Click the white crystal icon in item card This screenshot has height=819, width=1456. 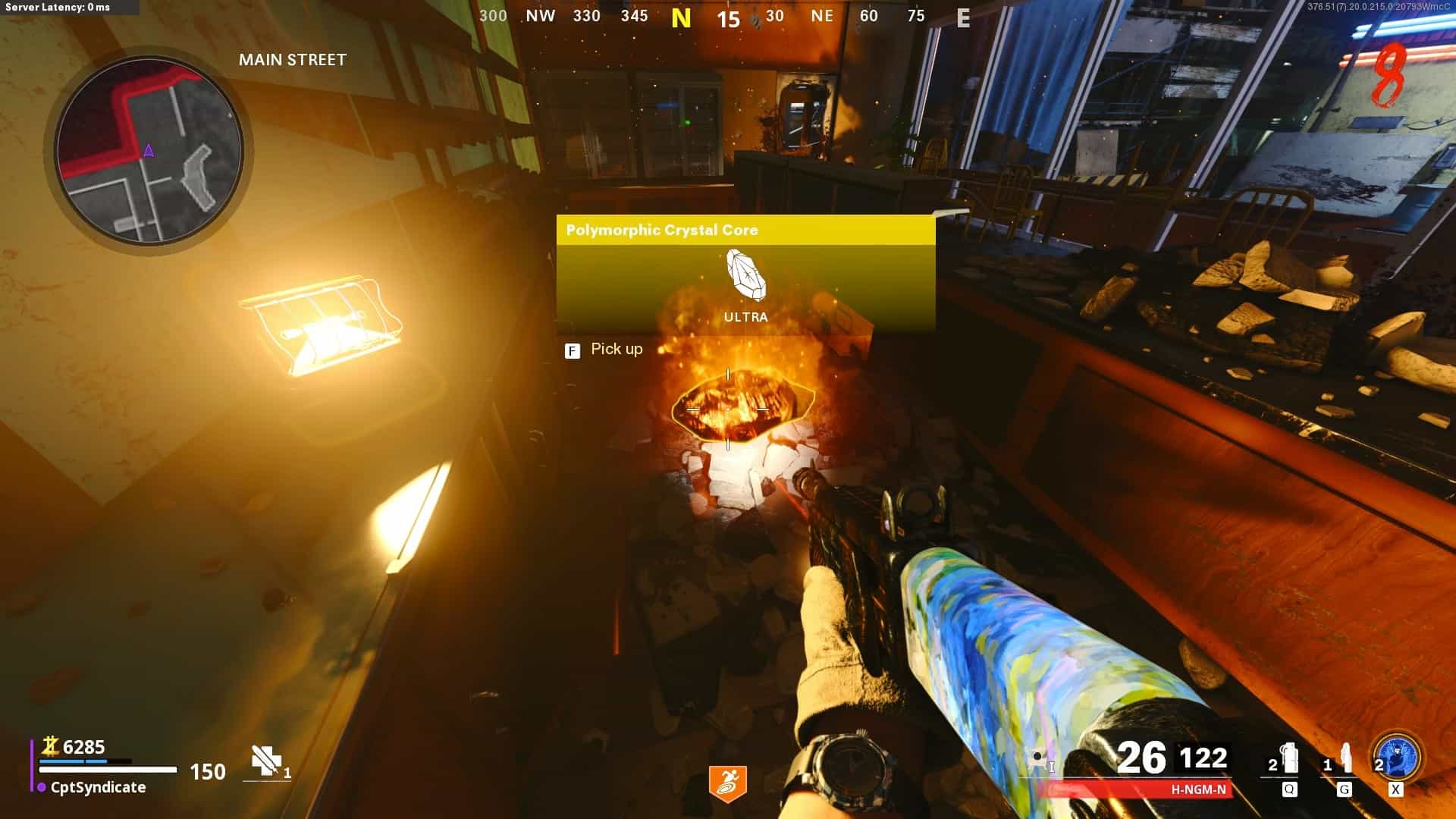pyautogui.click(x=745, y=275)
